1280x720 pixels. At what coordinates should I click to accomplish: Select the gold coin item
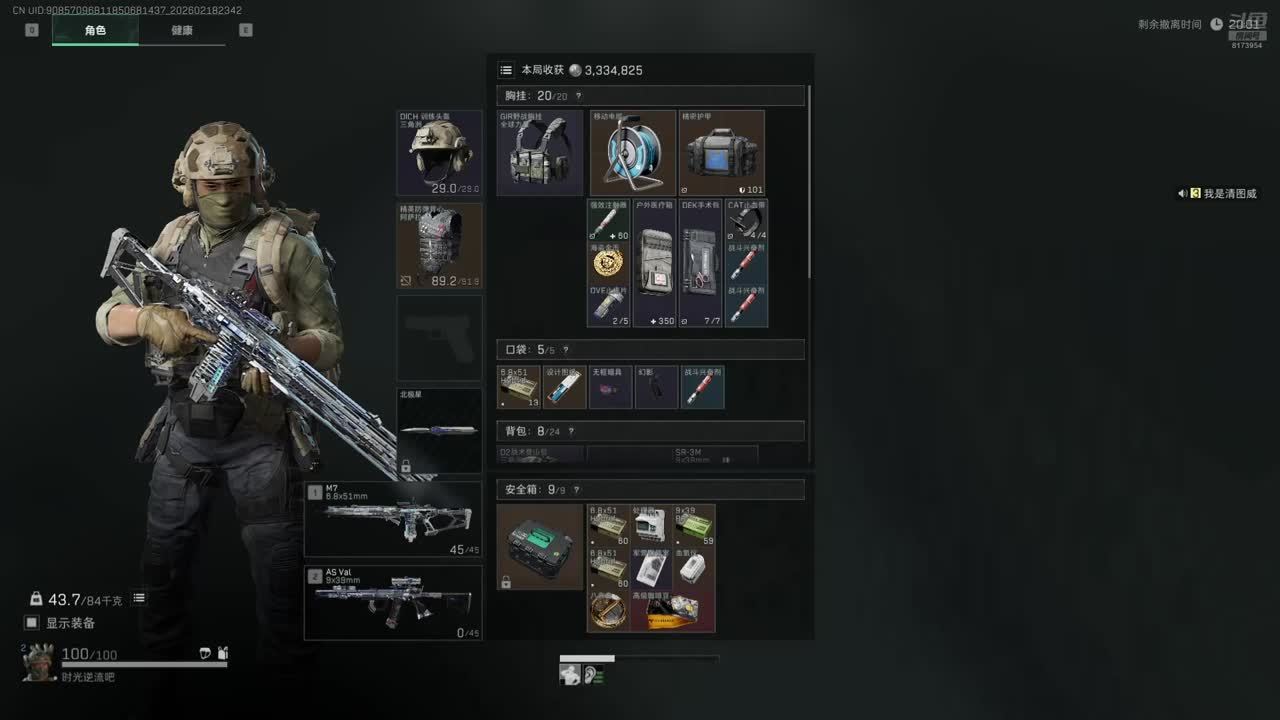click(608, 263)
